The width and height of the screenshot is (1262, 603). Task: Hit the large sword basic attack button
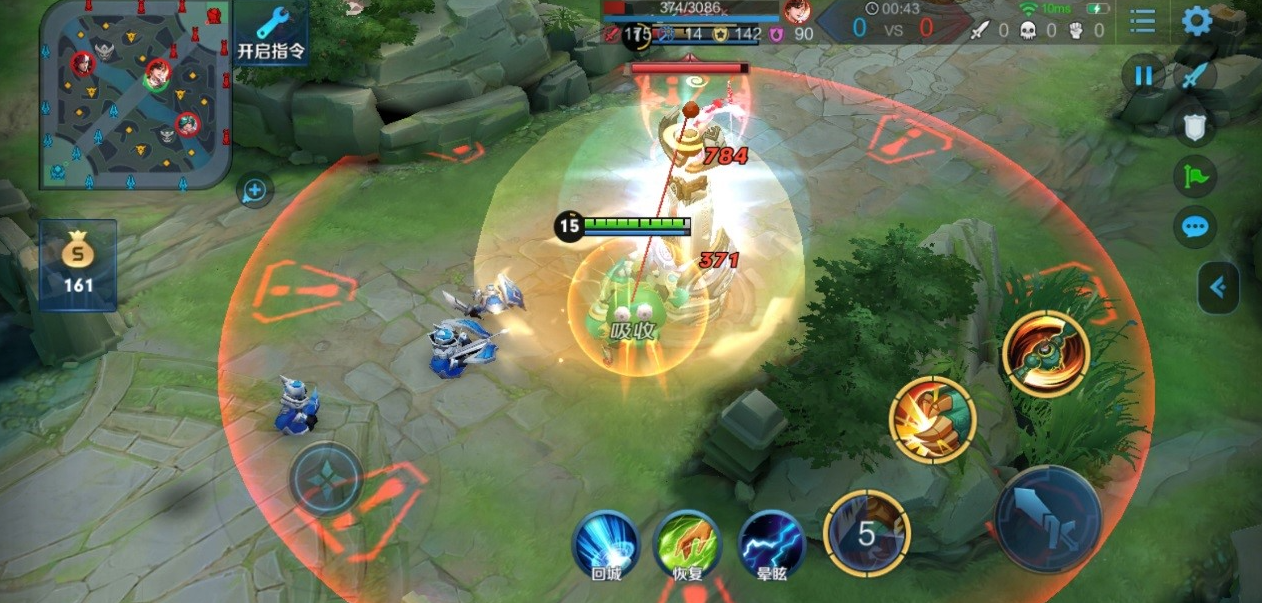coord(1048,519)
